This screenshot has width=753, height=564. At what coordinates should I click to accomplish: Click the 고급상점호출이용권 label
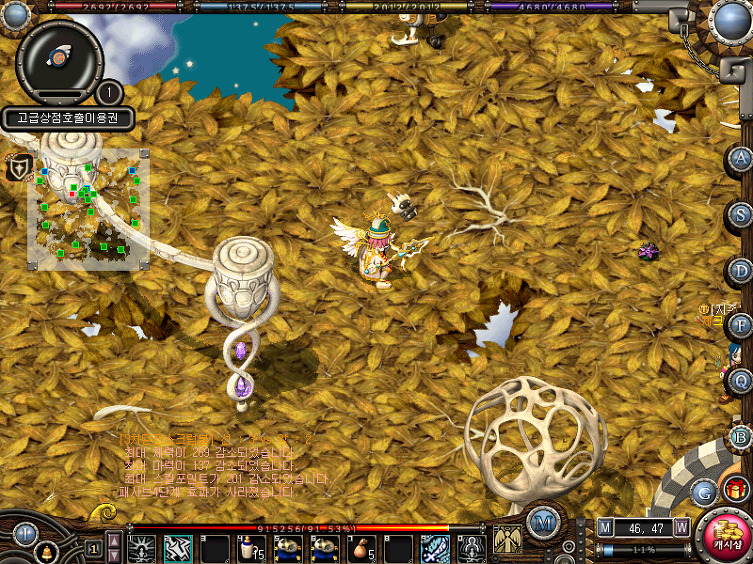click(x=67, y=118)
